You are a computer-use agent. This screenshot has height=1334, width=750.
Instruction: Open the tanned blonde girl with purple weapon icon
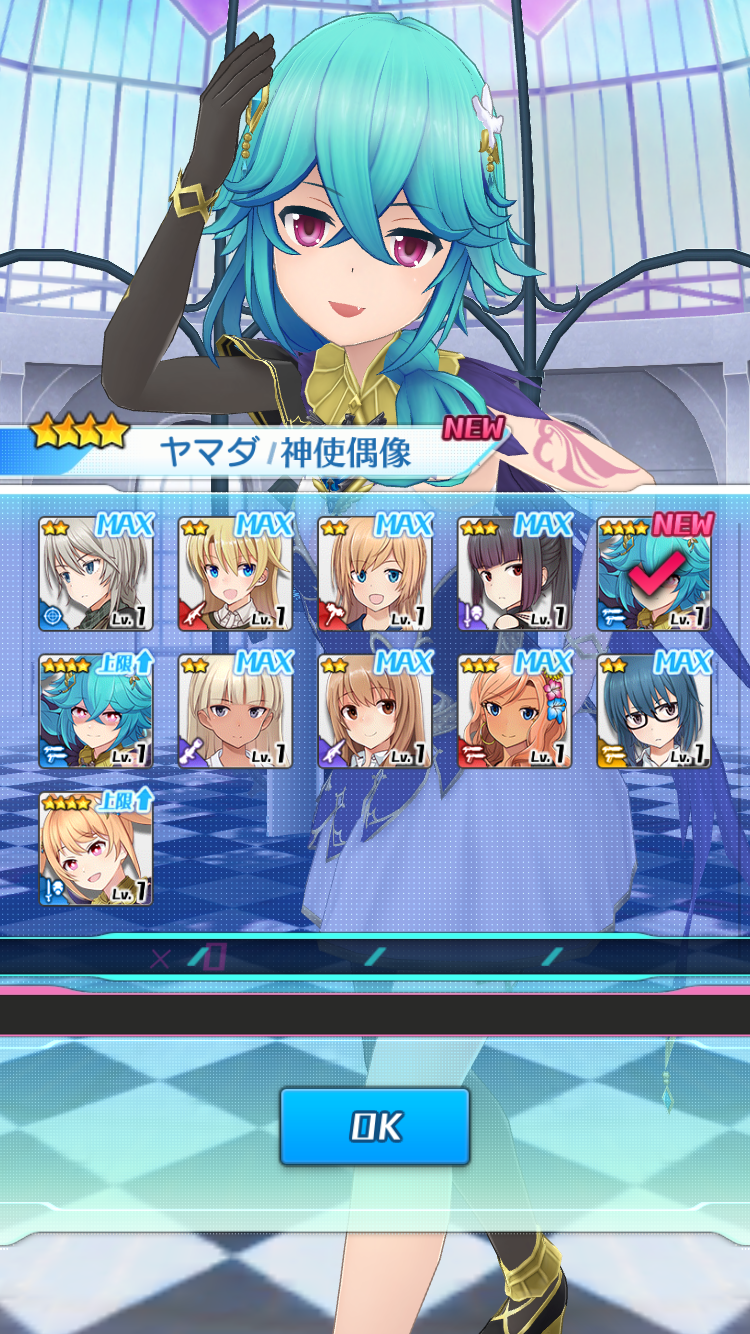click(x=235, y=712)
